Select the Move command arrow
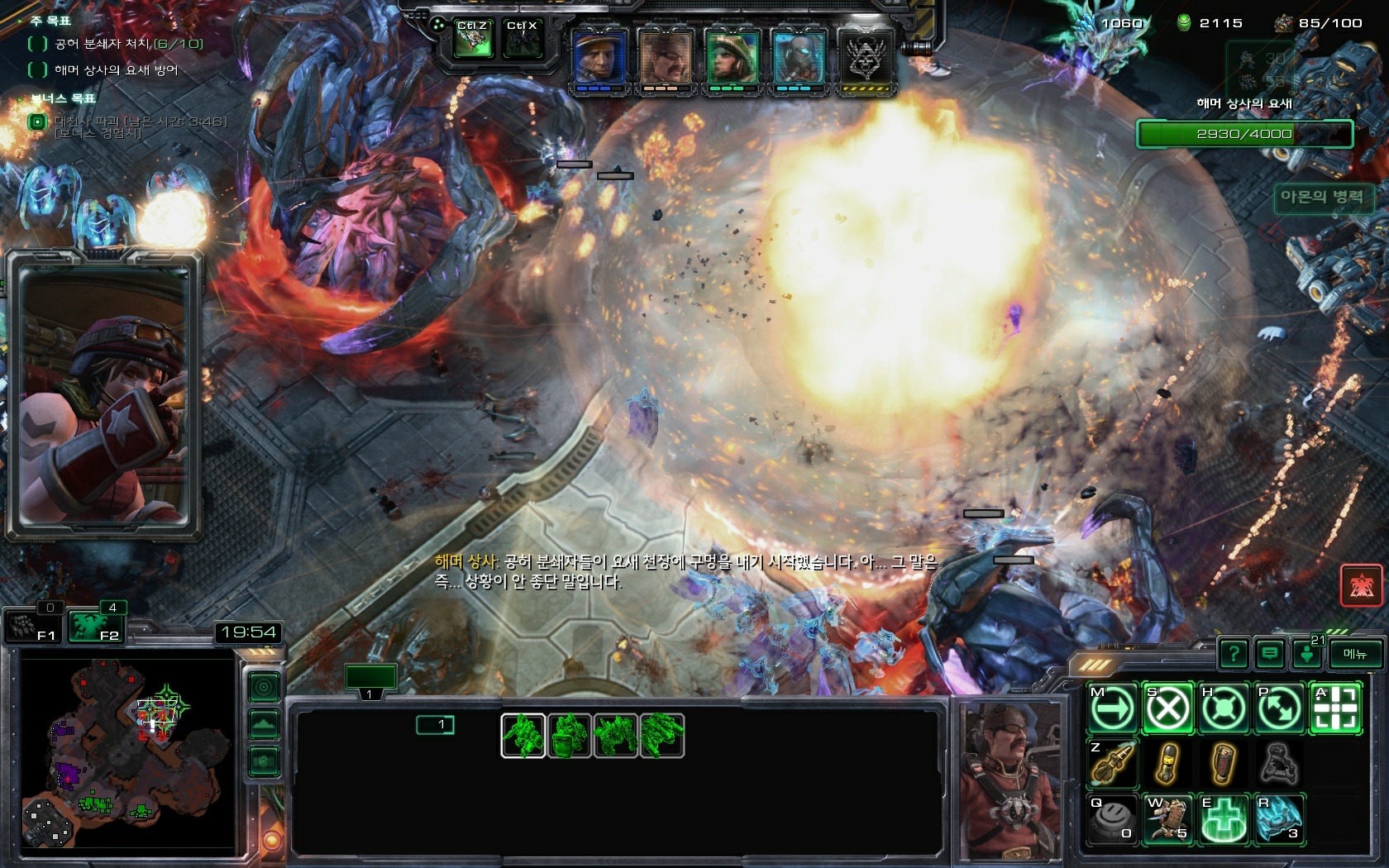The width and height of the screenshot is (1389, 868). (x=1112, y=708)
